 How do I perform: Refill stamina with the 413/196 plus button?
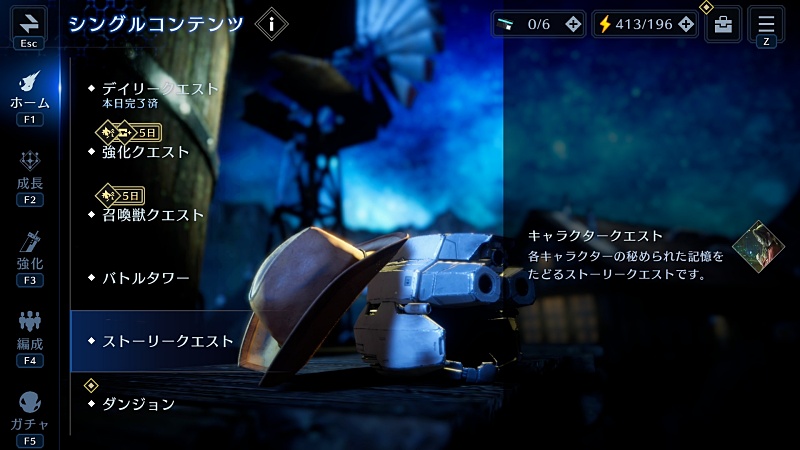(685, 25)
